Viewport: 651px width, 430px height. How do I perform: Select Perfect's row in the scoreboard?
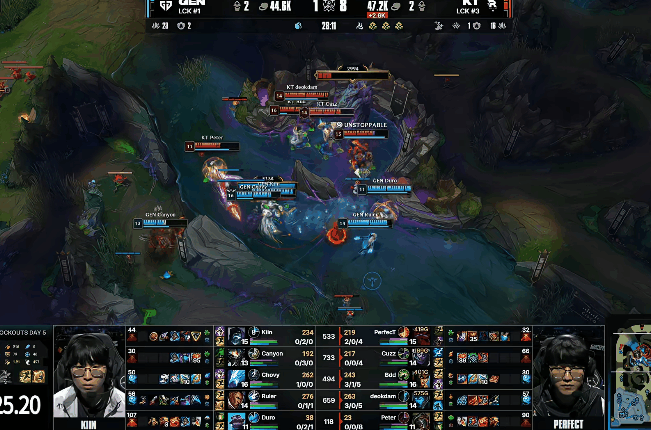point(385,332)
